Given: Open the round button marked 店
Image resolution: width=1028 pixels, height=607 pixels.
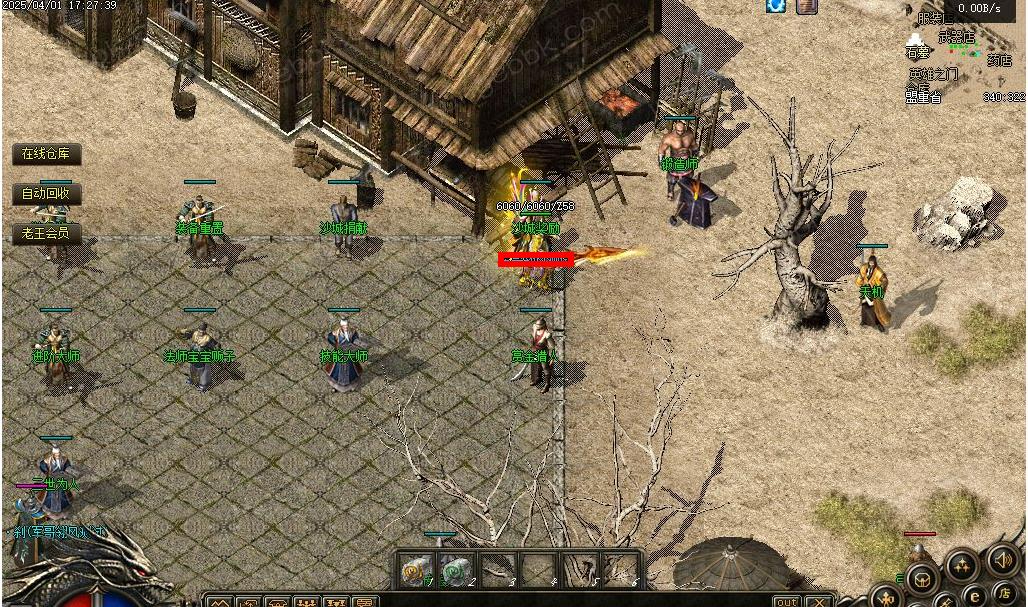Looking at the screenshot, I should point(1003,595).
